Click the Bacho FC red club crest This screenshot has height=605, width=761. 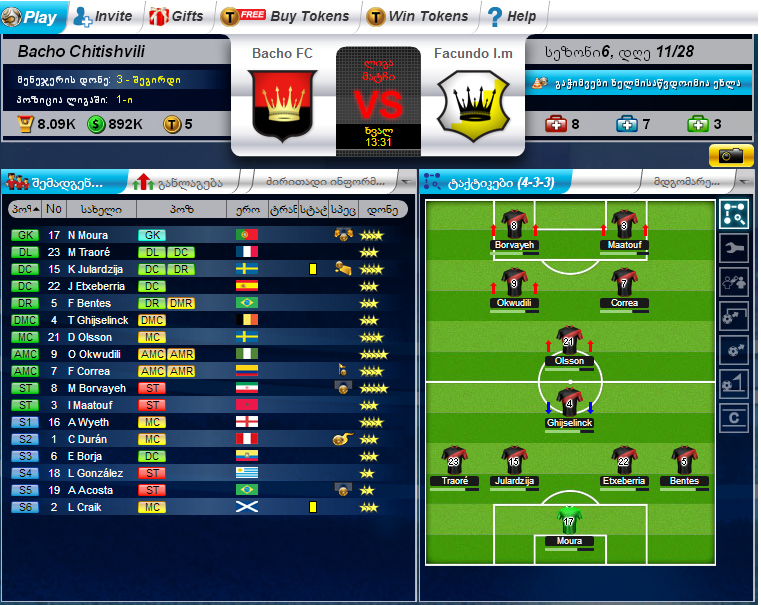point(281,103)
